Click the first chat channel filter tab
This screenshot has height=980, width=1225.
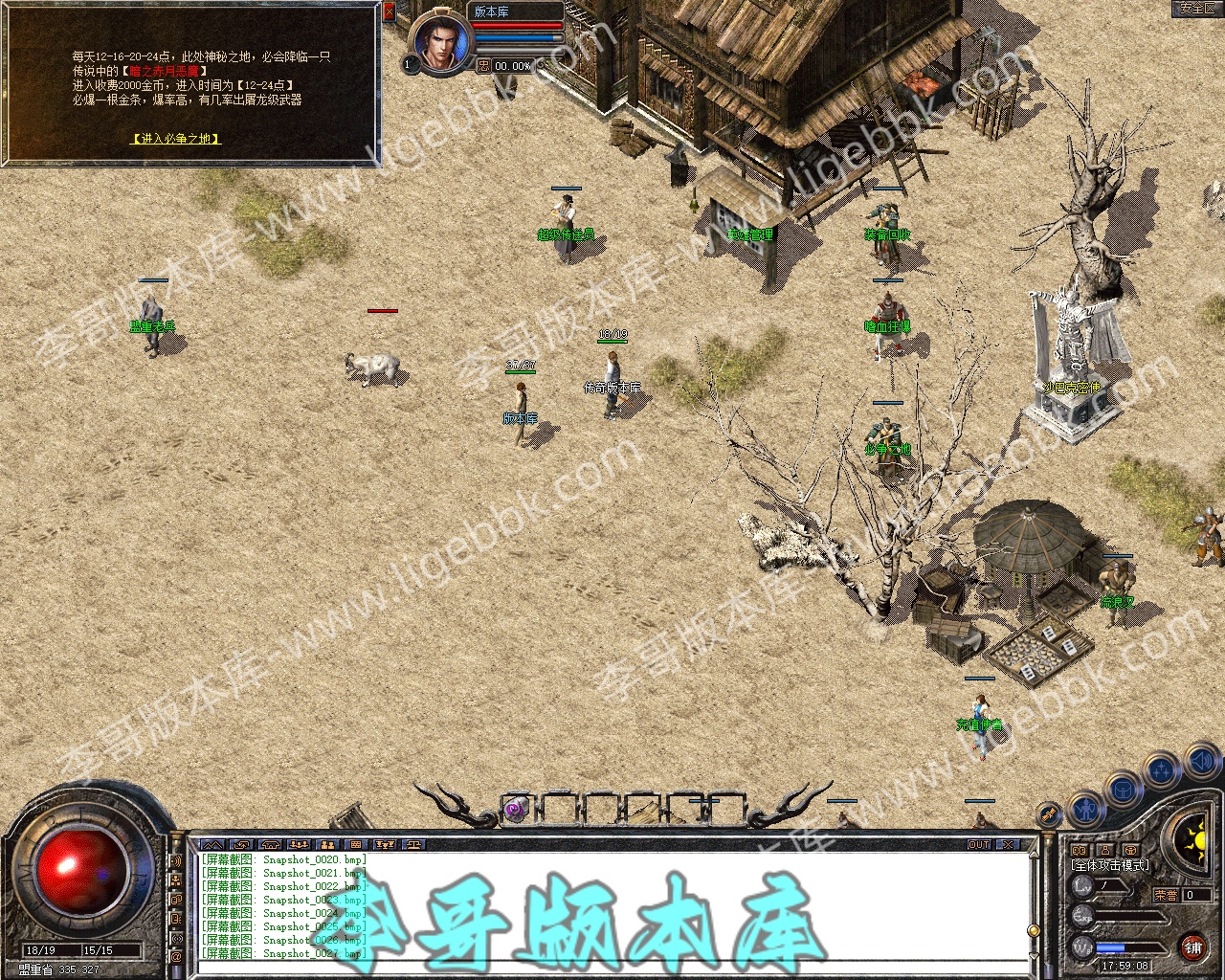point(212,845)
